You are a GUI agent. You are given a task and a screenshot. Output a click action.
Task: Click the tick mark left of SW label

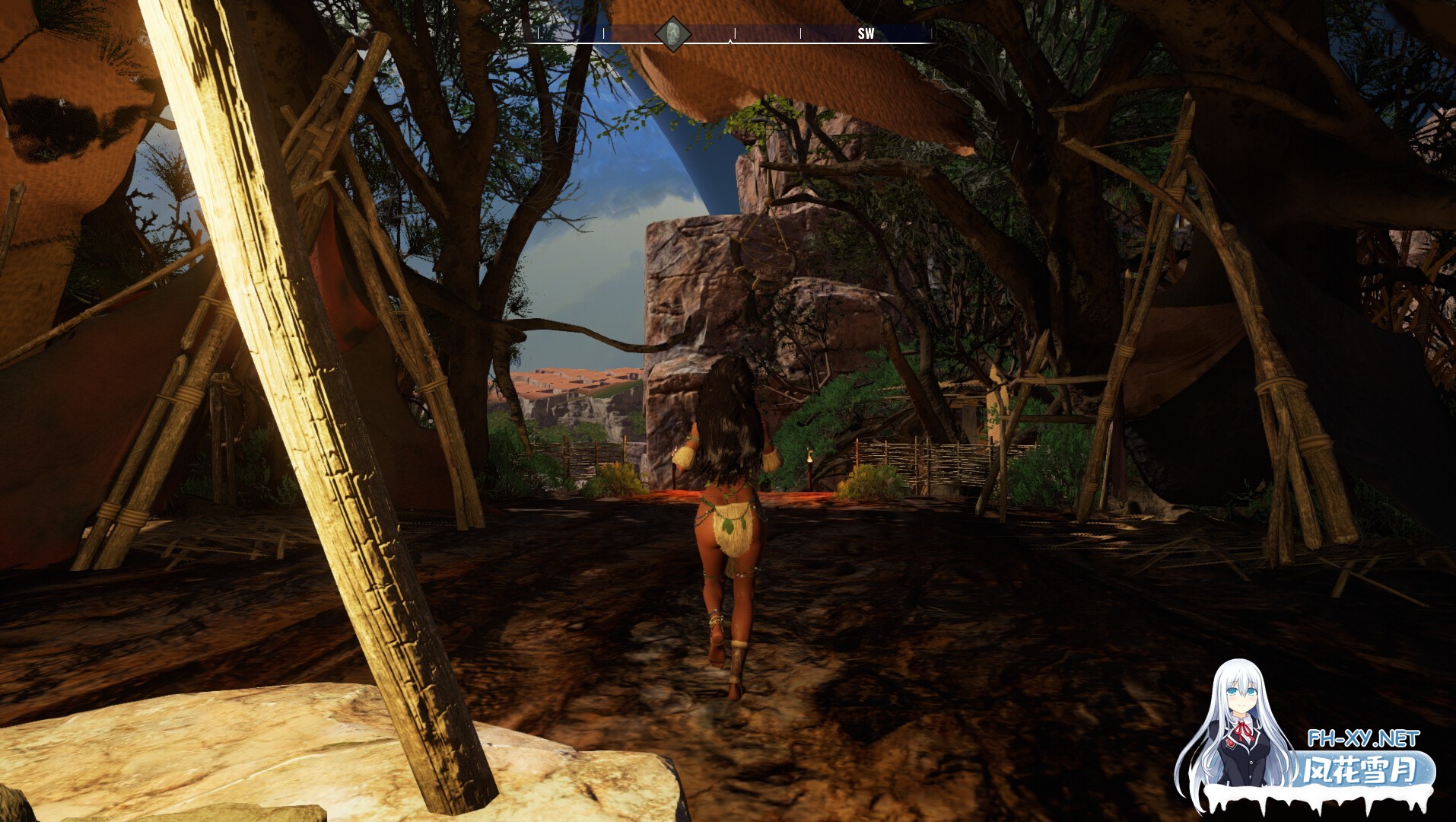pyautogui.click(x=800, y=33)
